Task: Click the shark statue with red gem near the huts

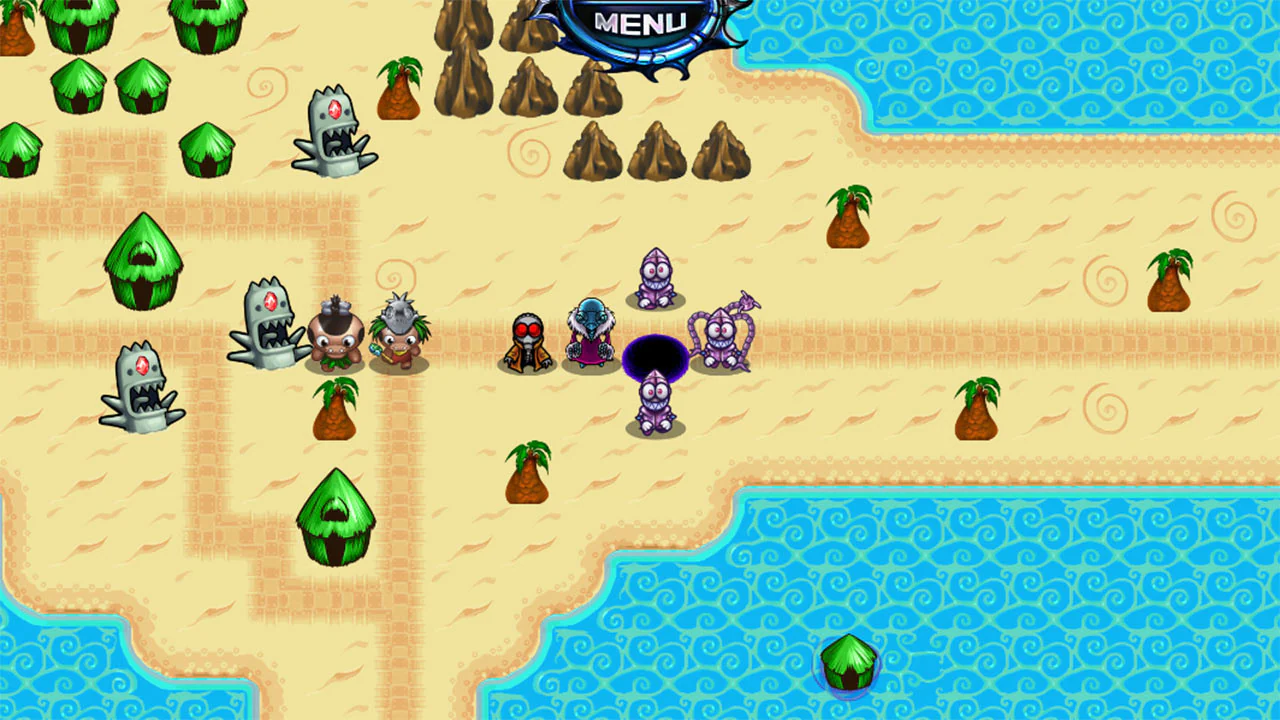Action: tap(265, 325)
